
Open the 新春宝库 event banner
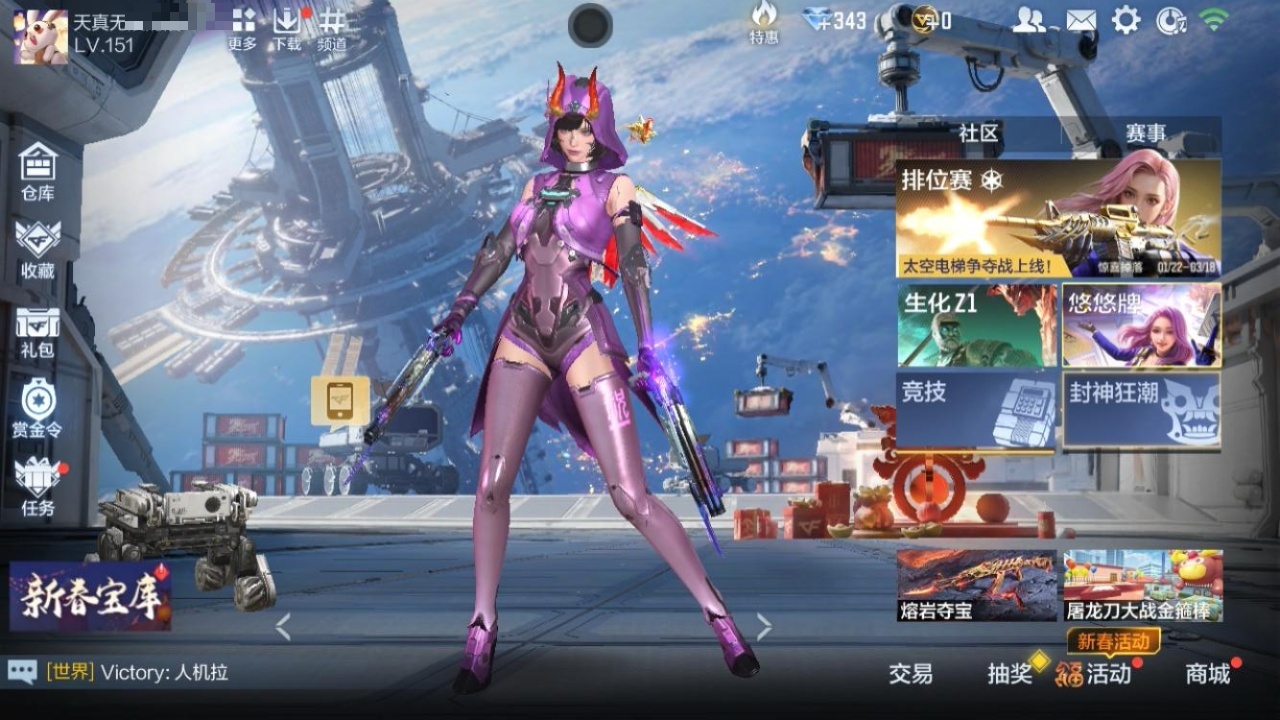coord(90,596)
